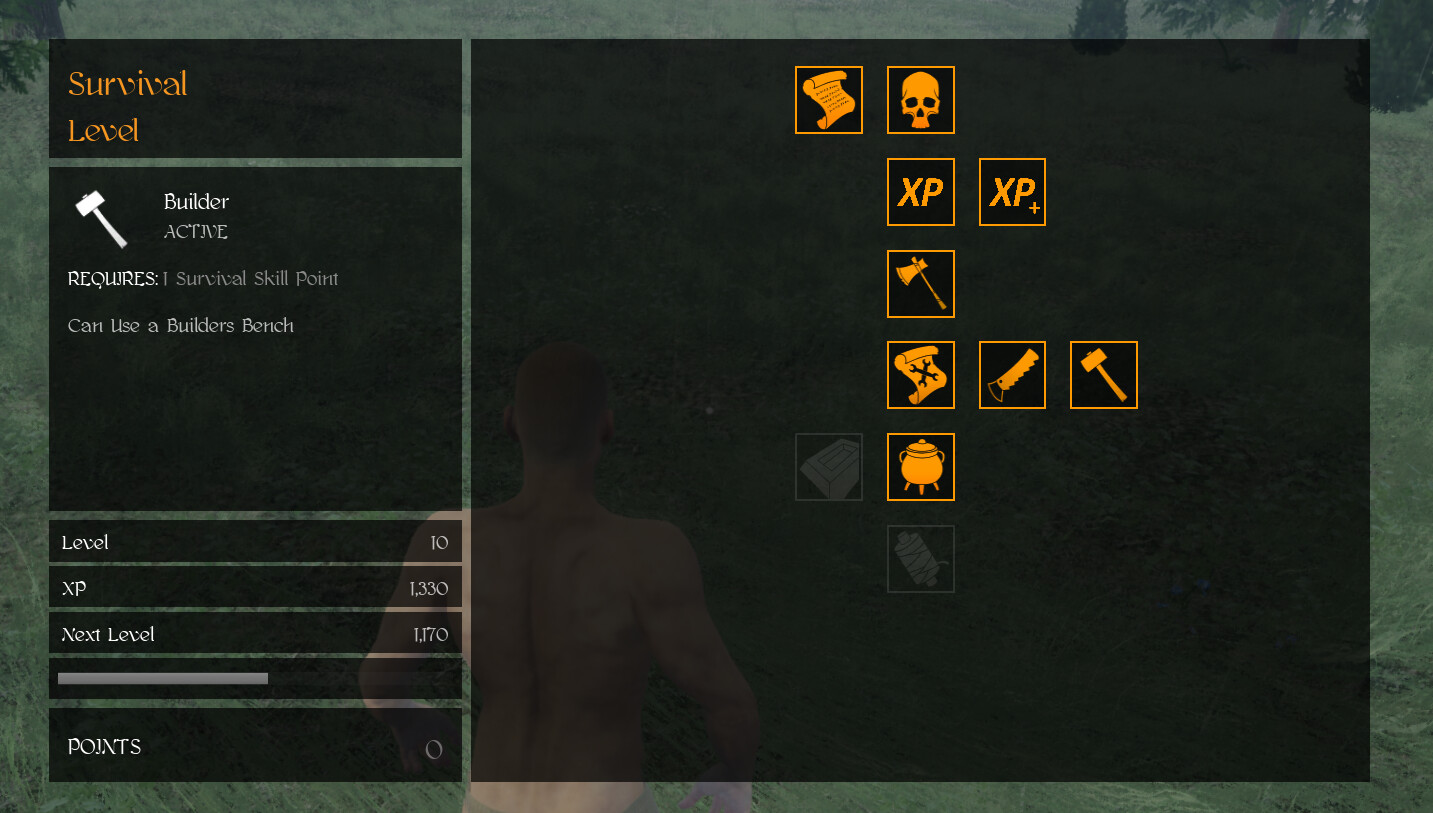Image resolution: width=1433 pixels, height=813 pixels.
Task: Select the scroll skill icon
Action: pyautogui.click(x=828, y=99)
